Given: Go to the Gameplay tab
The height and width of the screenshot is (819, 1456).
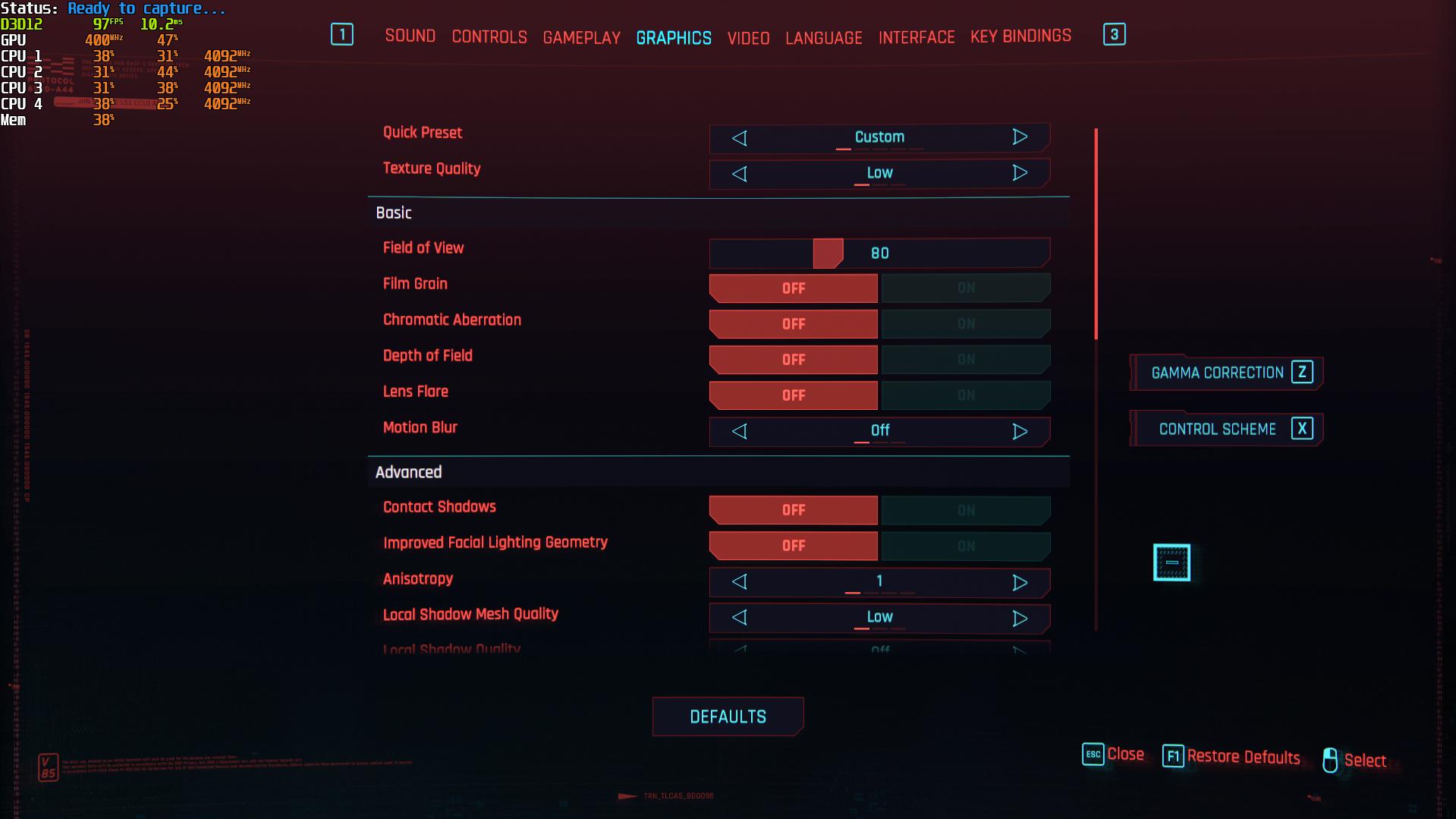Looking at the screenshot, I should (581, 38).
